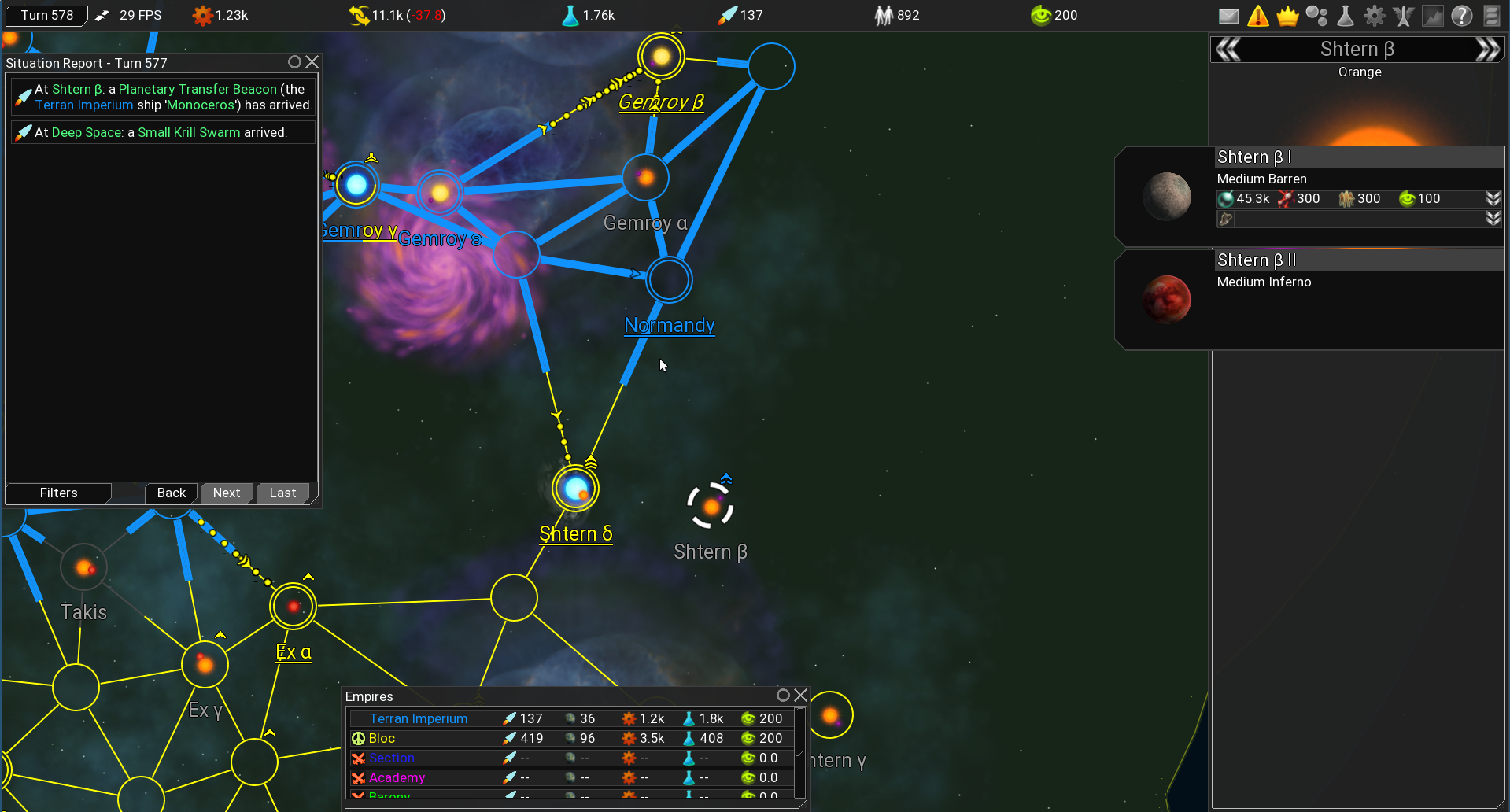The height and width of the screenshot is (812, 1510).
Task: Expand the lower chevron row on Shtern β I
Action: coord(1493,219)
